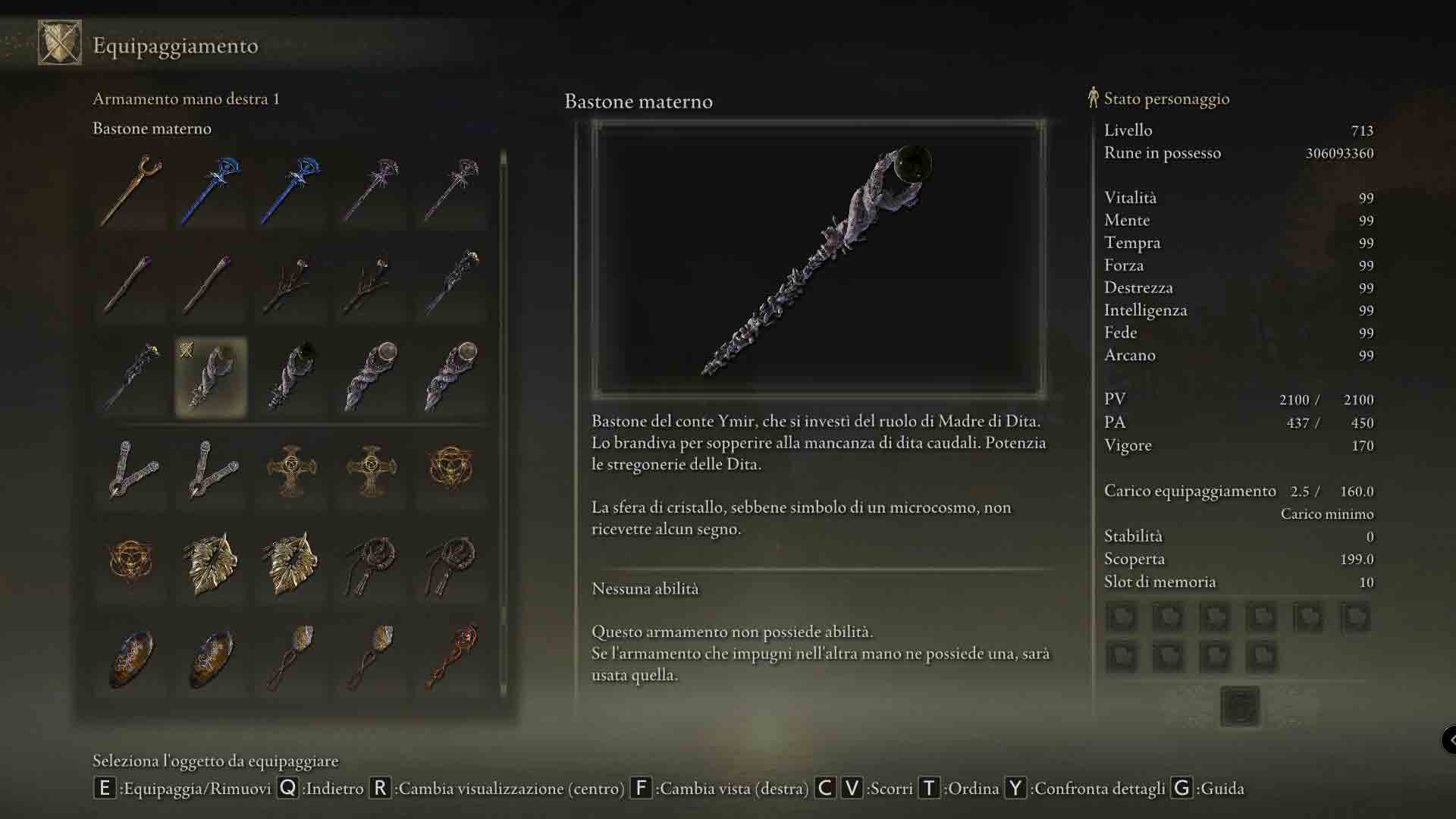Viewport: 1456px width, 819px height.
Task: Open the overlay arrow tab at screen edge
Action: [1449, 739]
